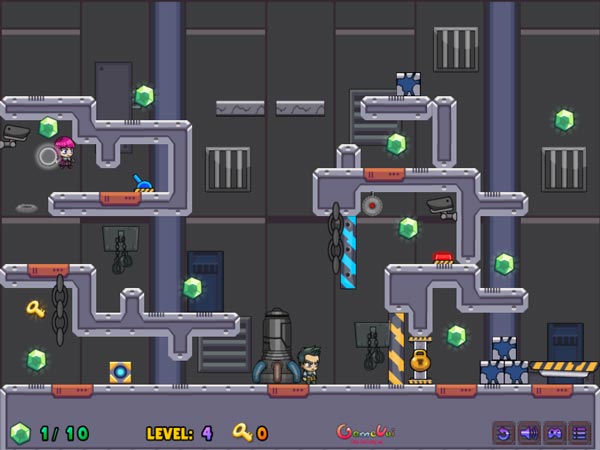
Task: Toggle sound with the speaker button
Action: (529, 433)
